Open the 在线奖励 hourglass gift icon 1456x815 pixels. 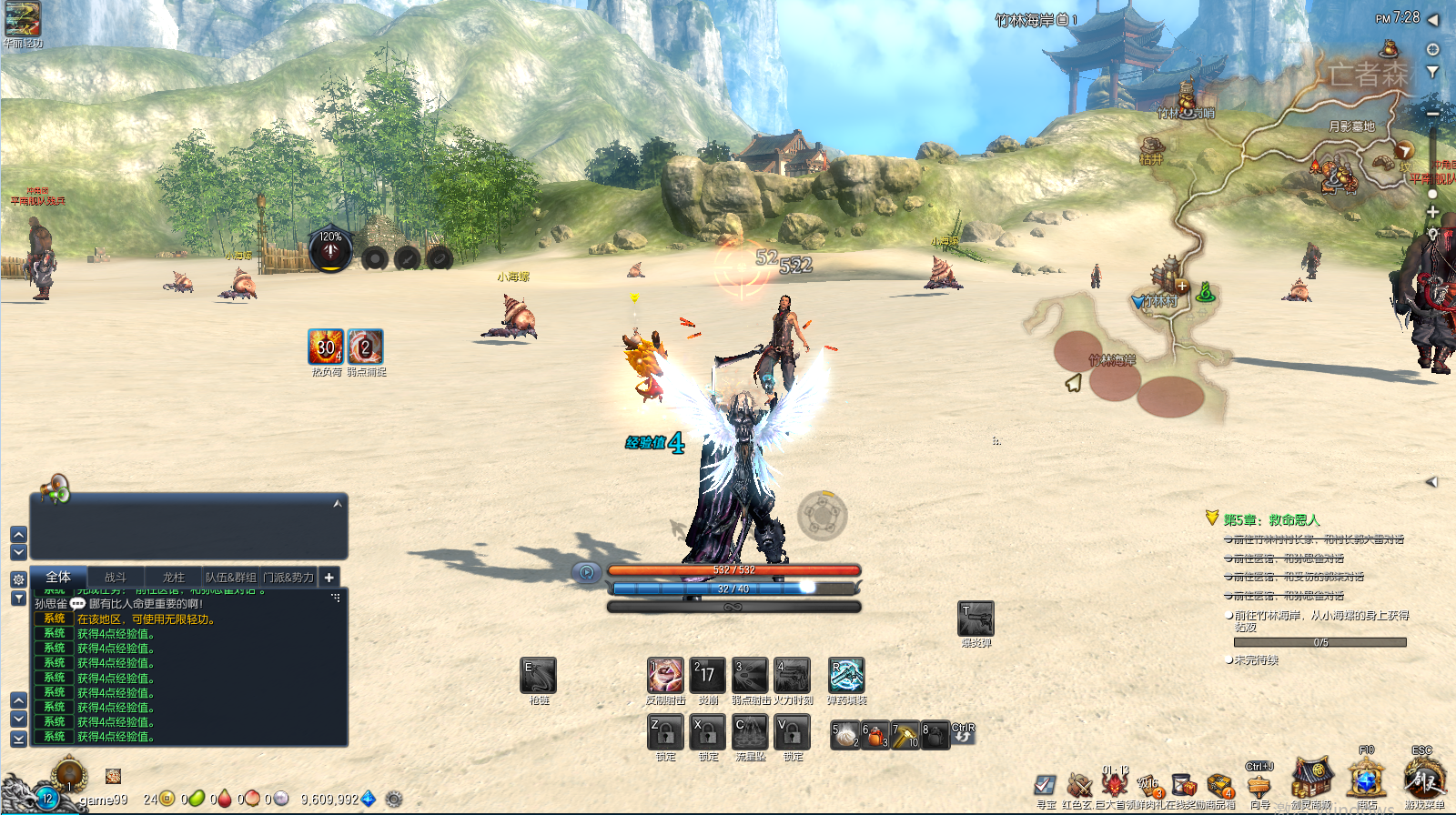coord(1183,784)
